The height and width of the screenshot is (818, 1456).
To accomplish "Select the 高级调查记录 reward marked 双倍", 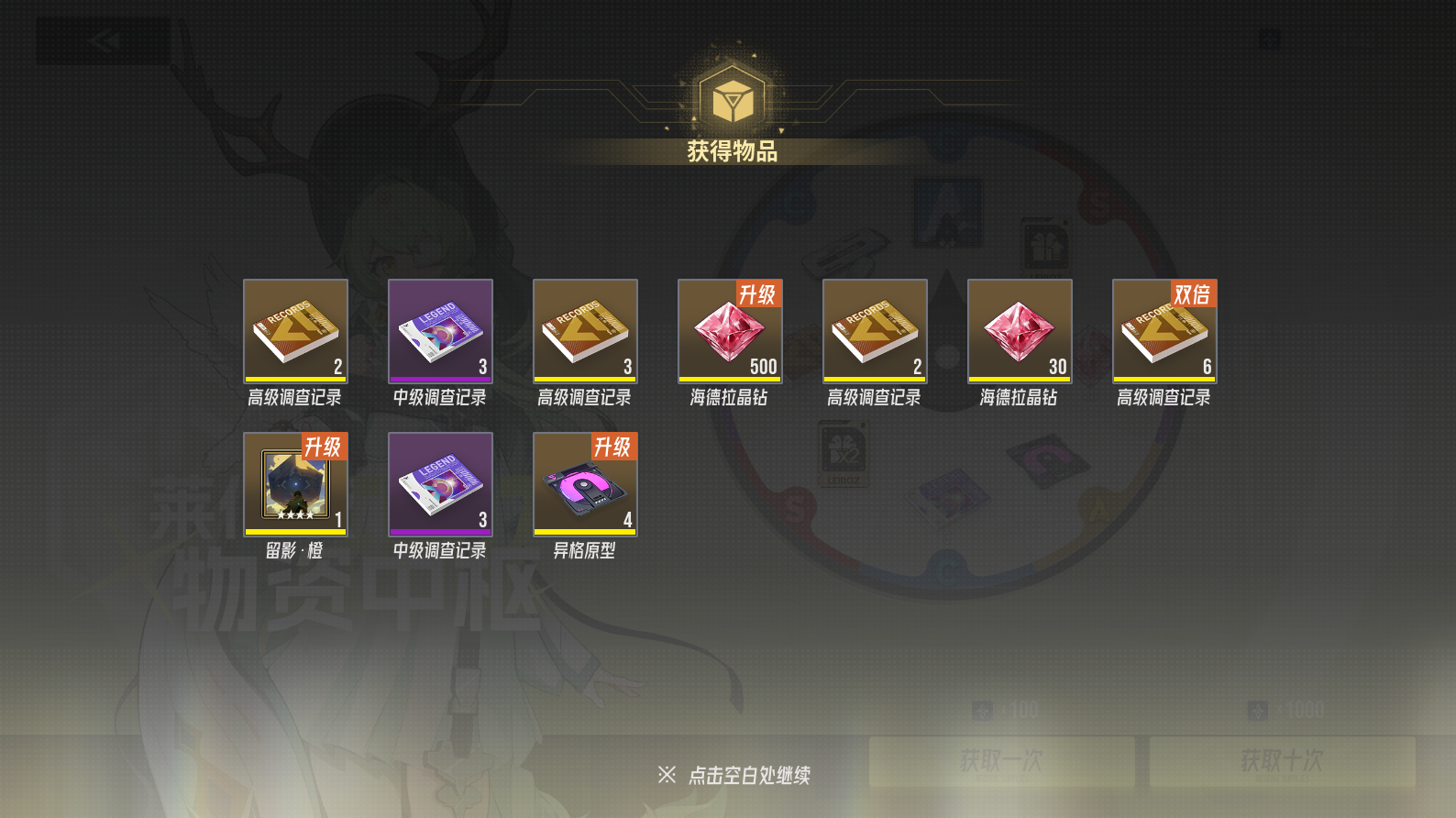I will tap(1164, 330).
